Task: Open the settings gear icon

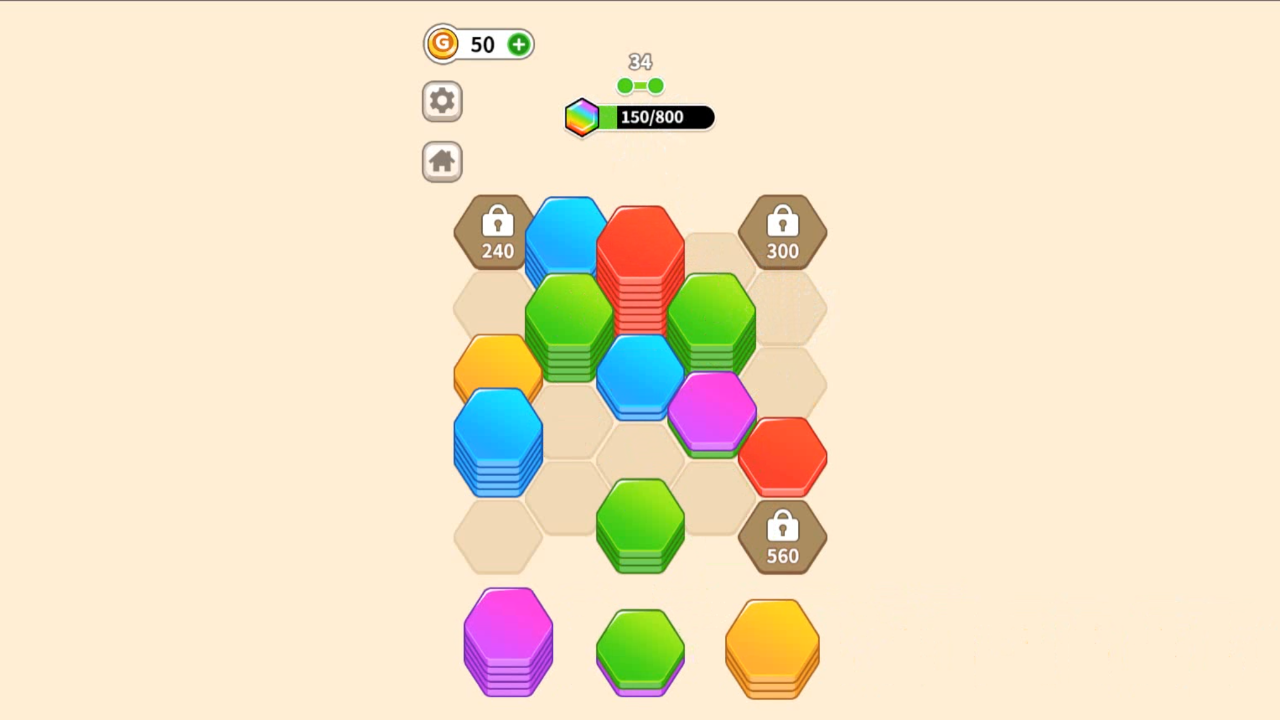Action: pos(441,101)
